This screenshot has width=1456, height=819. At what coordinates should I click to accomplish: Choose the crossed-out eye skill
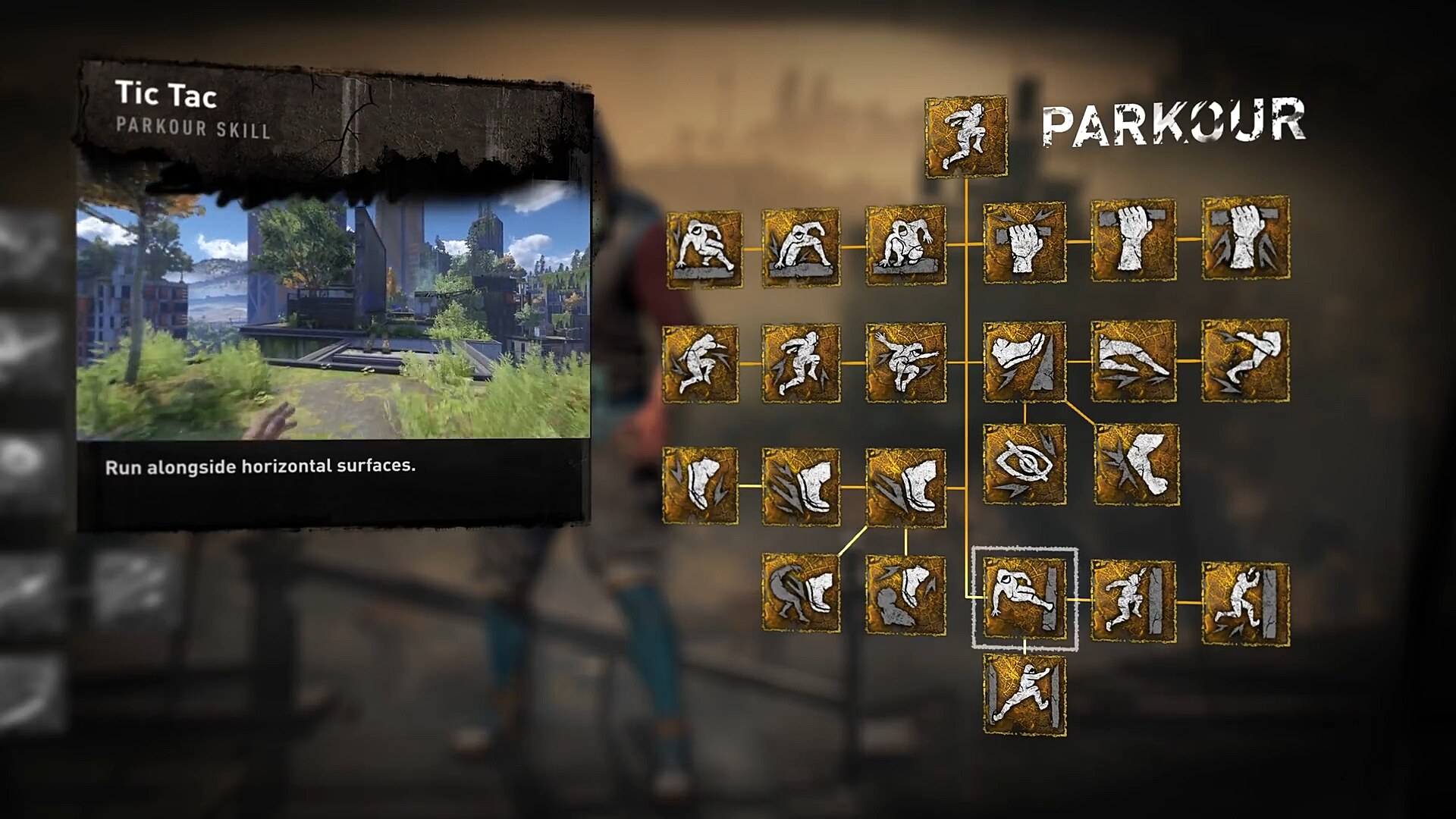coord(1025,464)
